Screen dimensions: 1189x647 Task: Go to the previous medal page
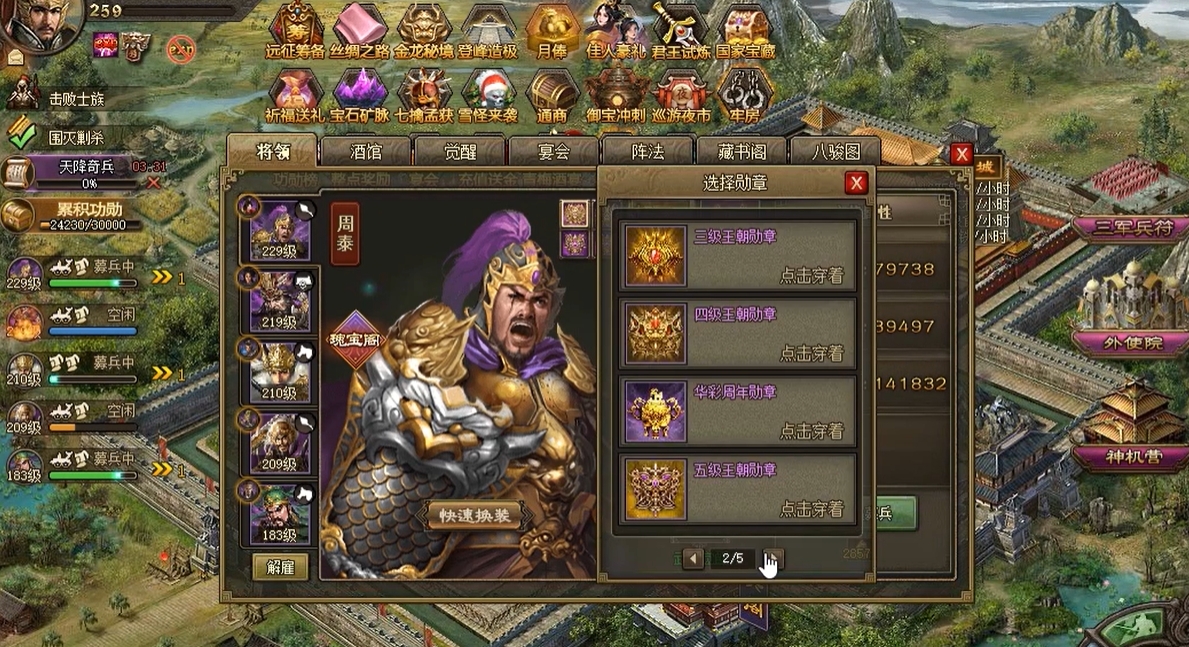tap(693, 558)
